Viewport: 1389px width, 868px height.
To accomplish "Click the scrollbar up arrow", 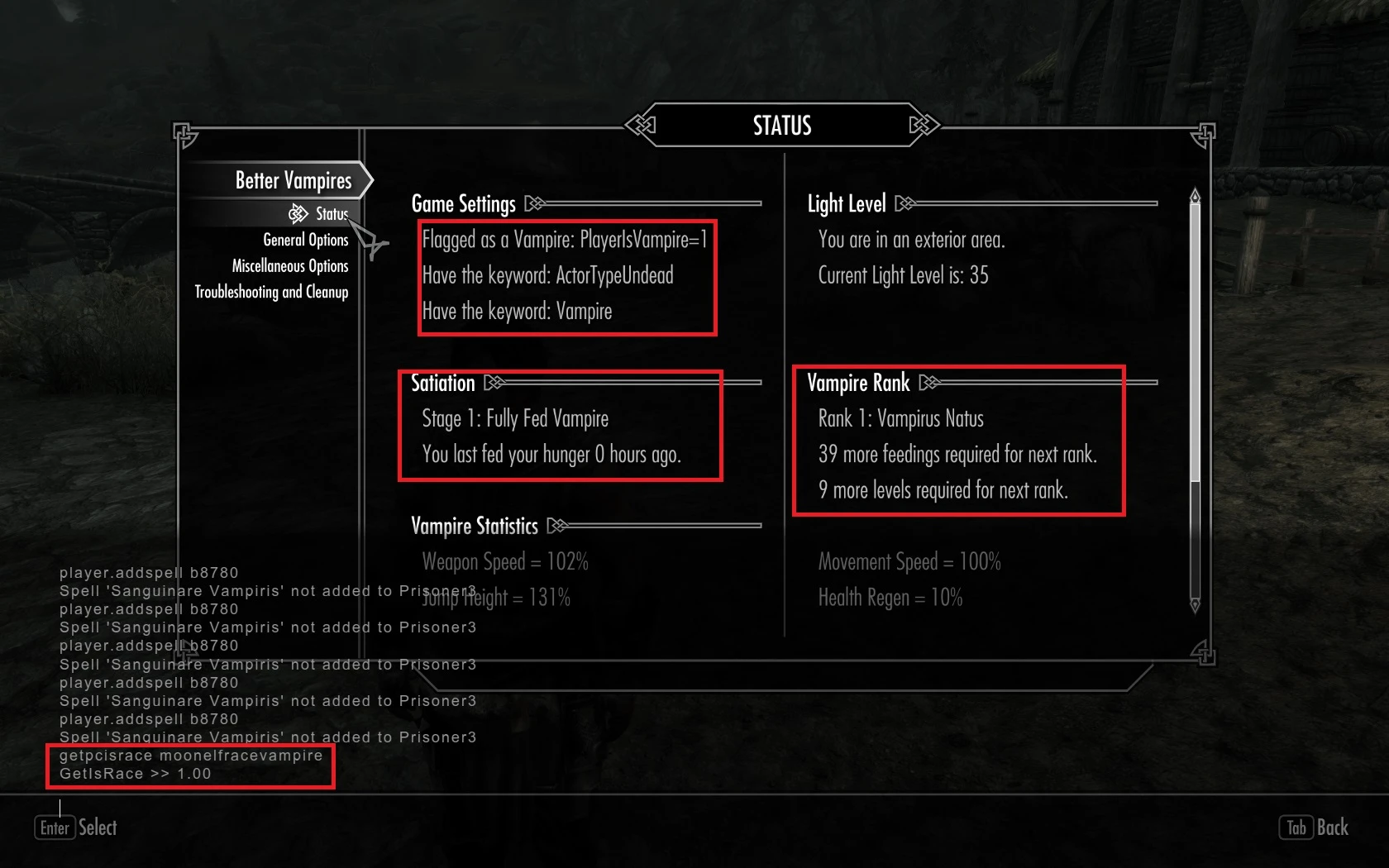I will (1193, 193).
